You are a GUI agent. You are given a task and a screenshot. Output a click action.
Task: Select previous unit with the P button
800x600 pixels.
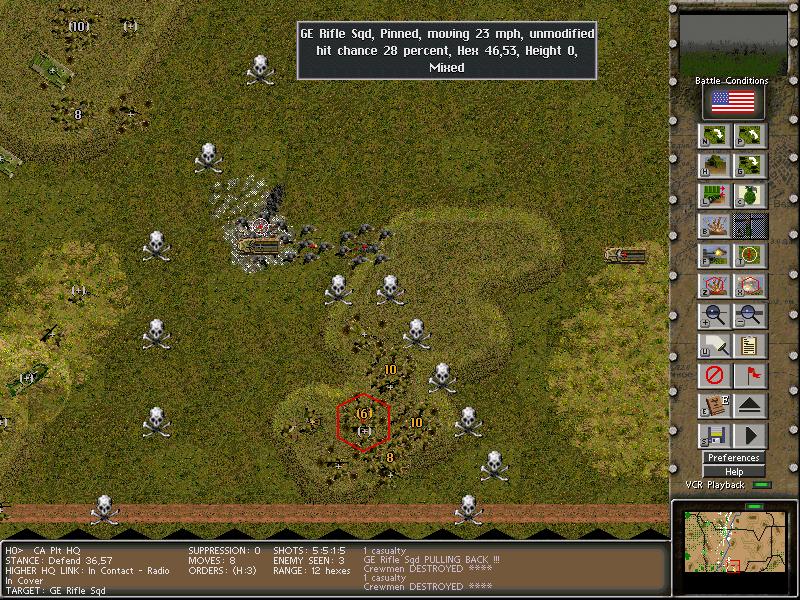click(750, 136)
